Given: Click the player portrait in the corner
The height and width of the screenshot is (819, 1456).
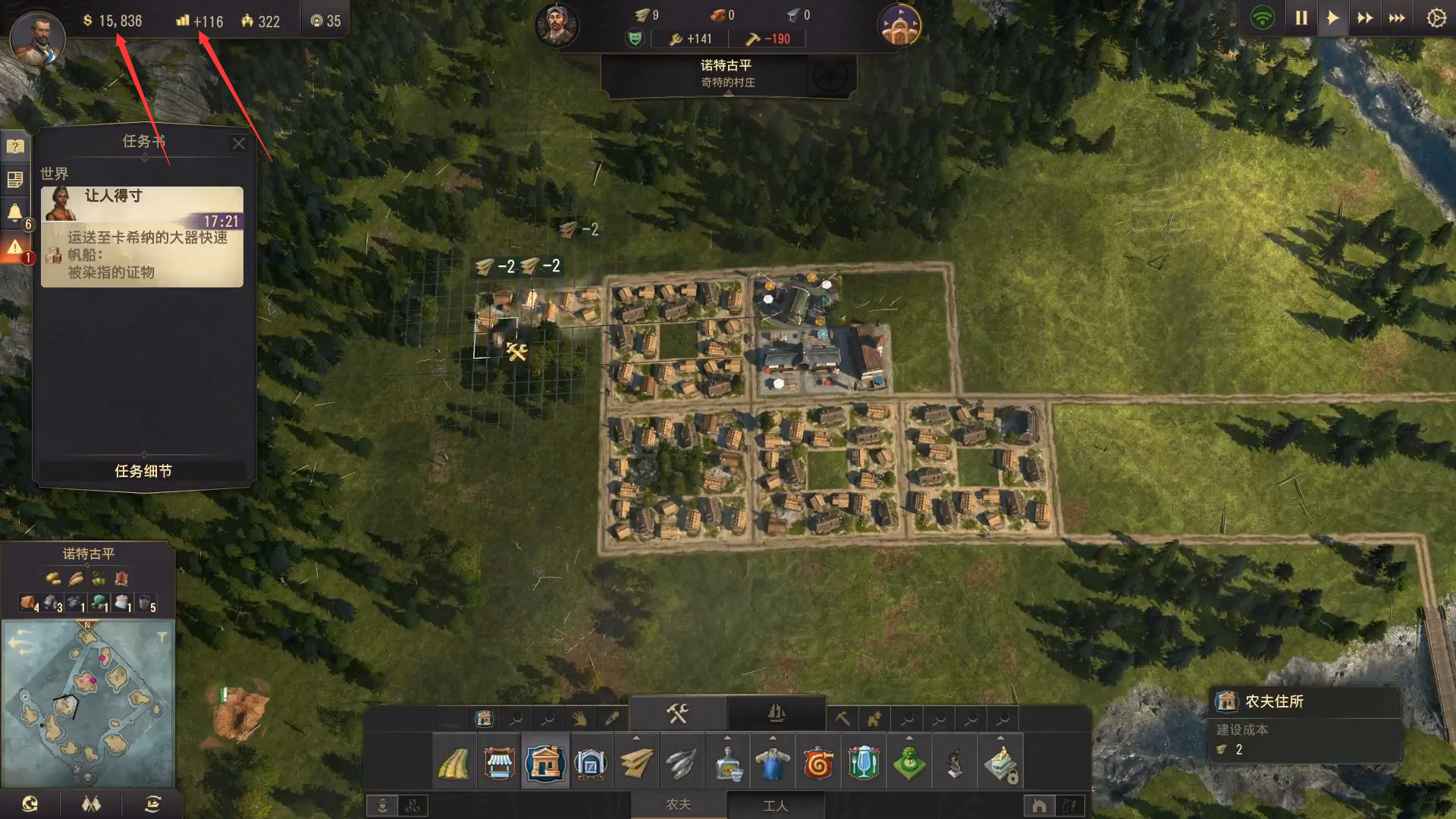Looking at the screenshot, I should click(x=37, y=38).
